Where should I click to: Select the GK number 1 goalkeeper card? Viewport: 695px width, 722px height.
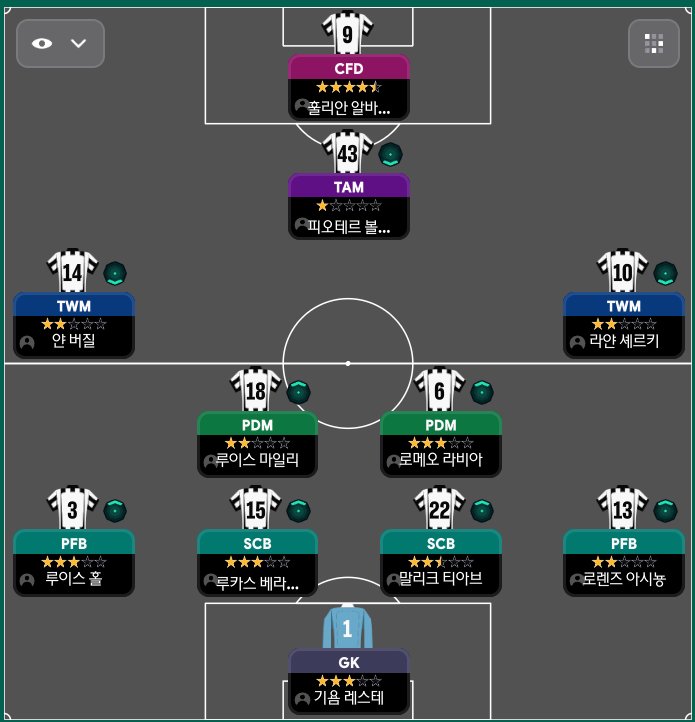click(349, 680)
